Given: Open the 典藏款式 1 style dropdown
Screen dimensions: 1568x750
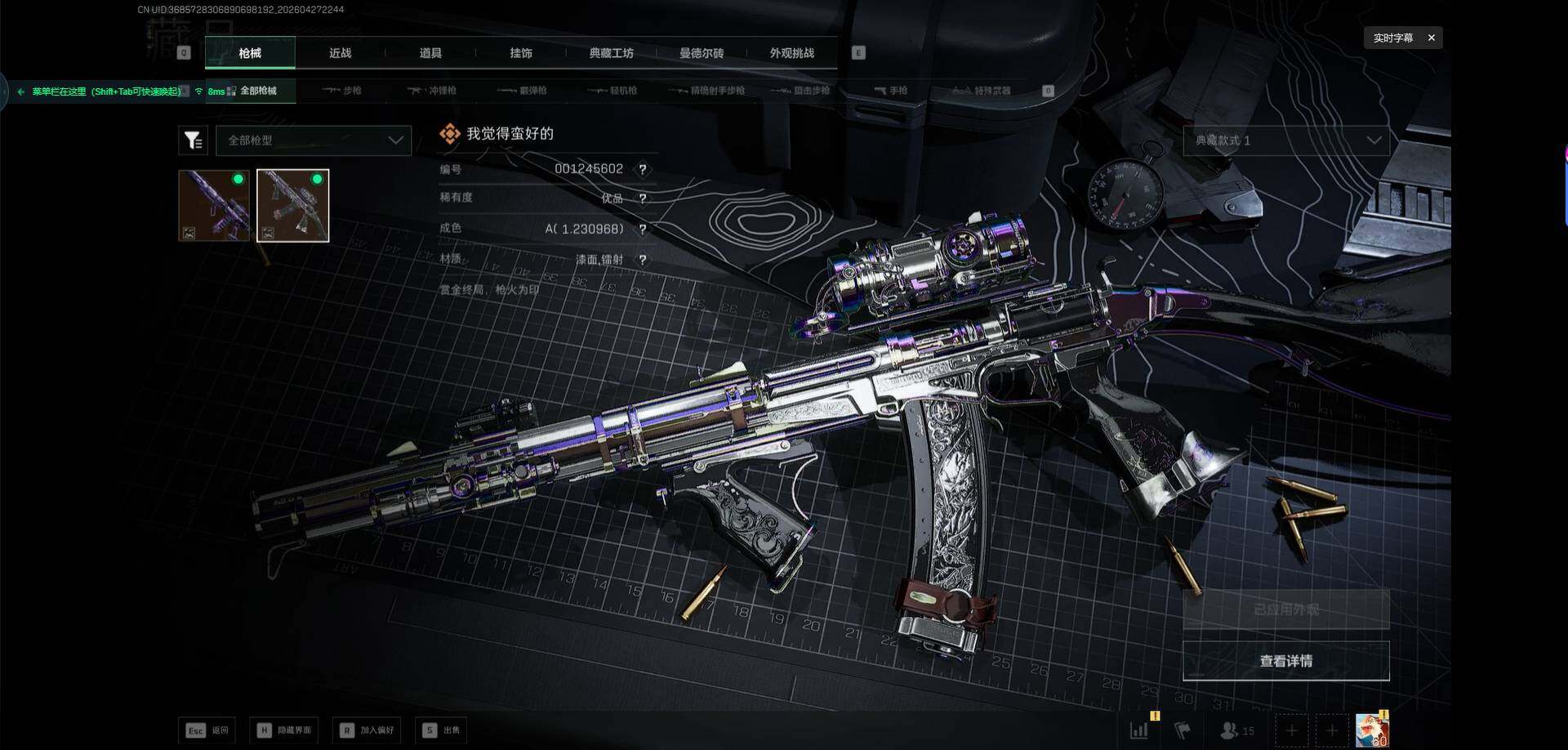Looking at the screenshot, I should pos(1285,141).
